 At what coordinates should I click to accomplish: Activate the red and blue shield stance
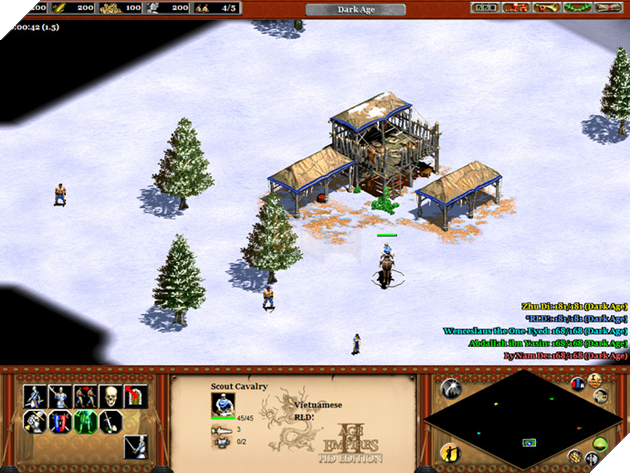(60, 421)
